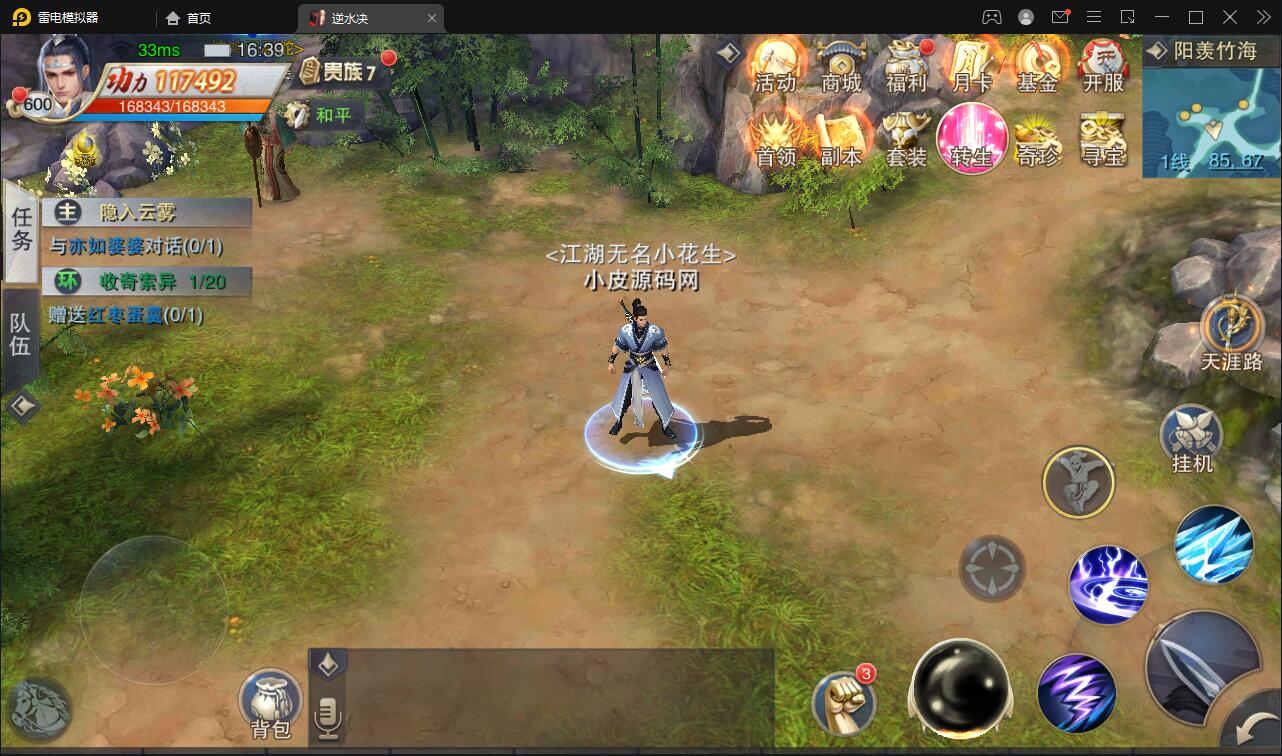This screenshot has height=756, width=1282.
Task: Toggle 挂机 auto-battle mode
Action: tap(1191, 438)
